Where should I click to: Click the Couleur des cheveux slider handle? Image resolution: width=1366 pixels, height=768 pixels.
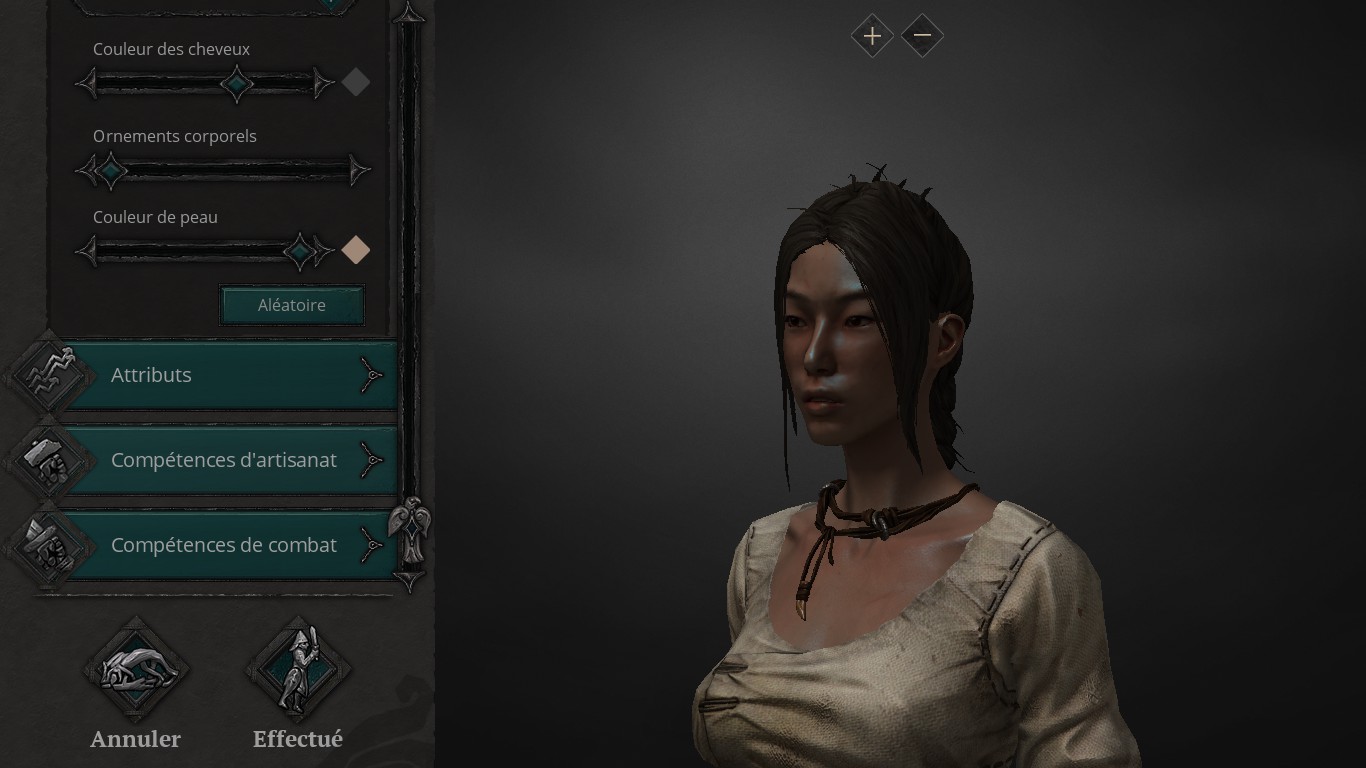tap(237, 84)
